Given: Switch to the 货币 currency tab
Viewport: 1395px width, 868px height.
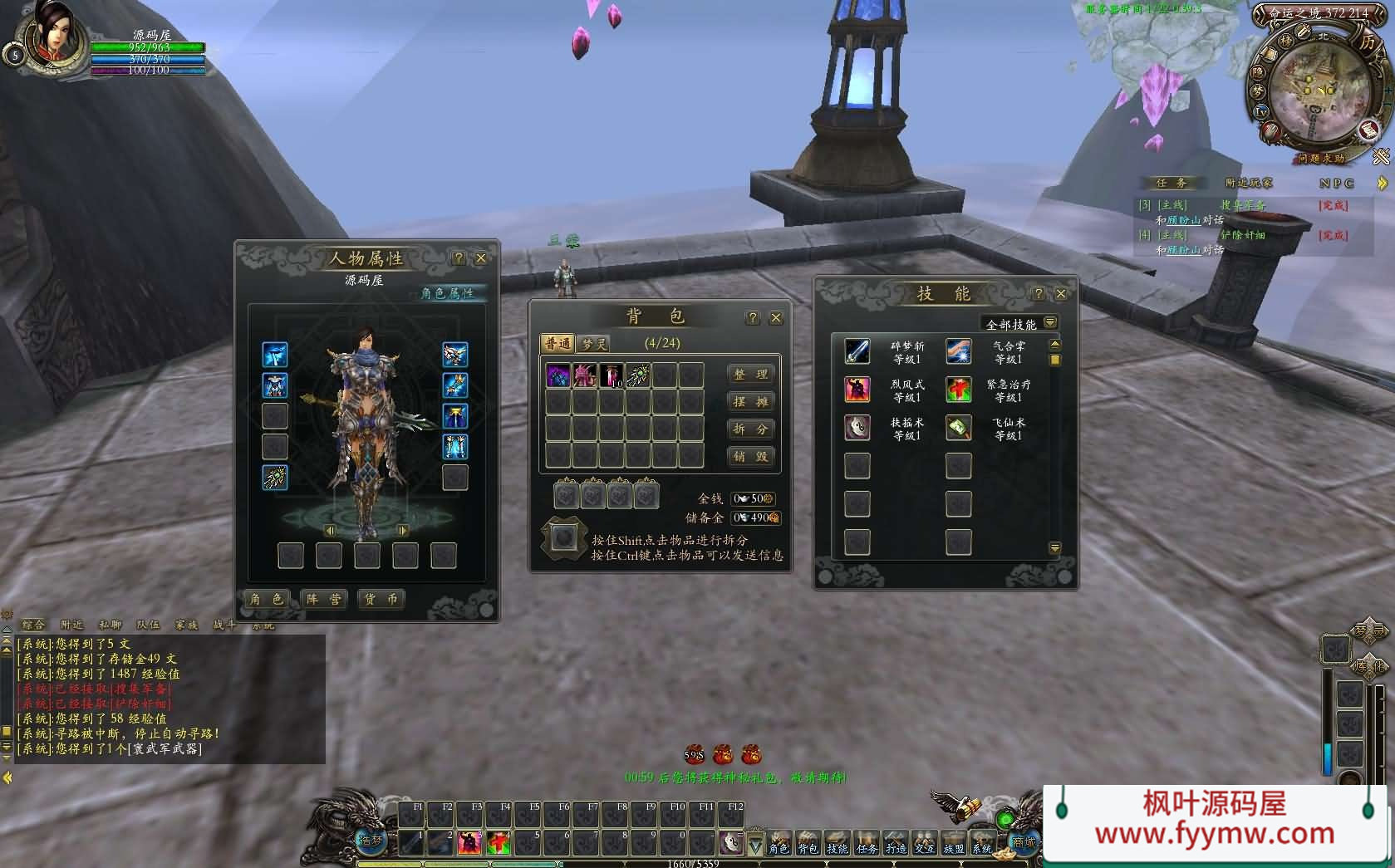Looking at the screenshot, I should click(x=381, y=599).
